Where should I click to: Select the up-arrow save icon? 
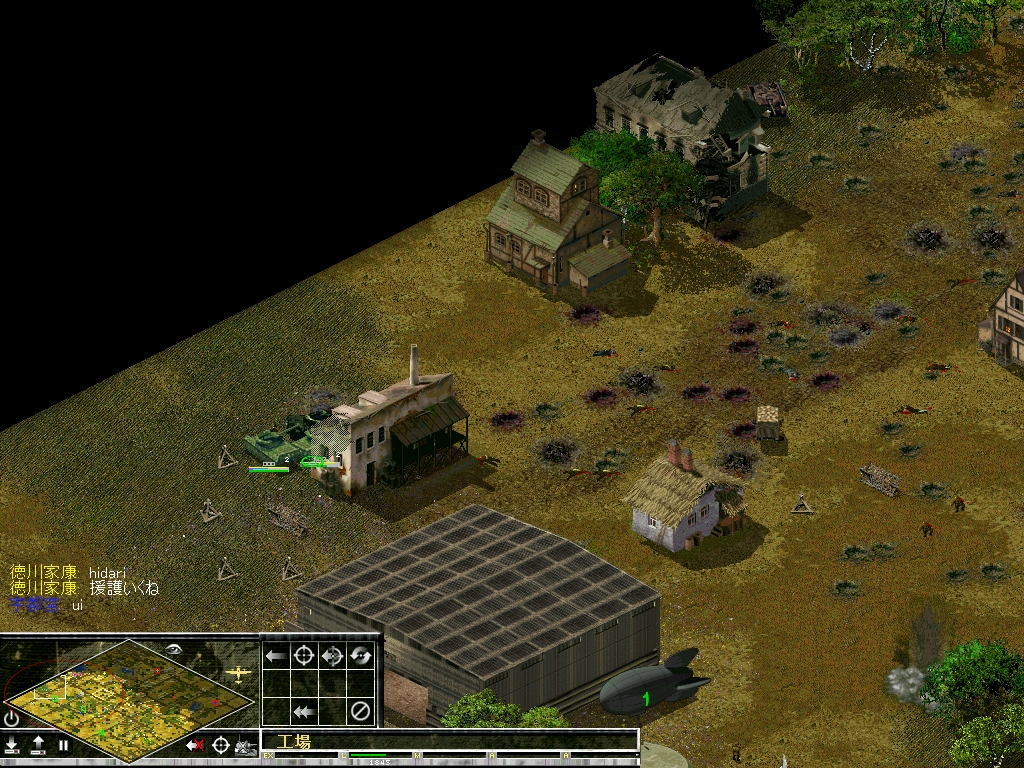tap(38, 745)
